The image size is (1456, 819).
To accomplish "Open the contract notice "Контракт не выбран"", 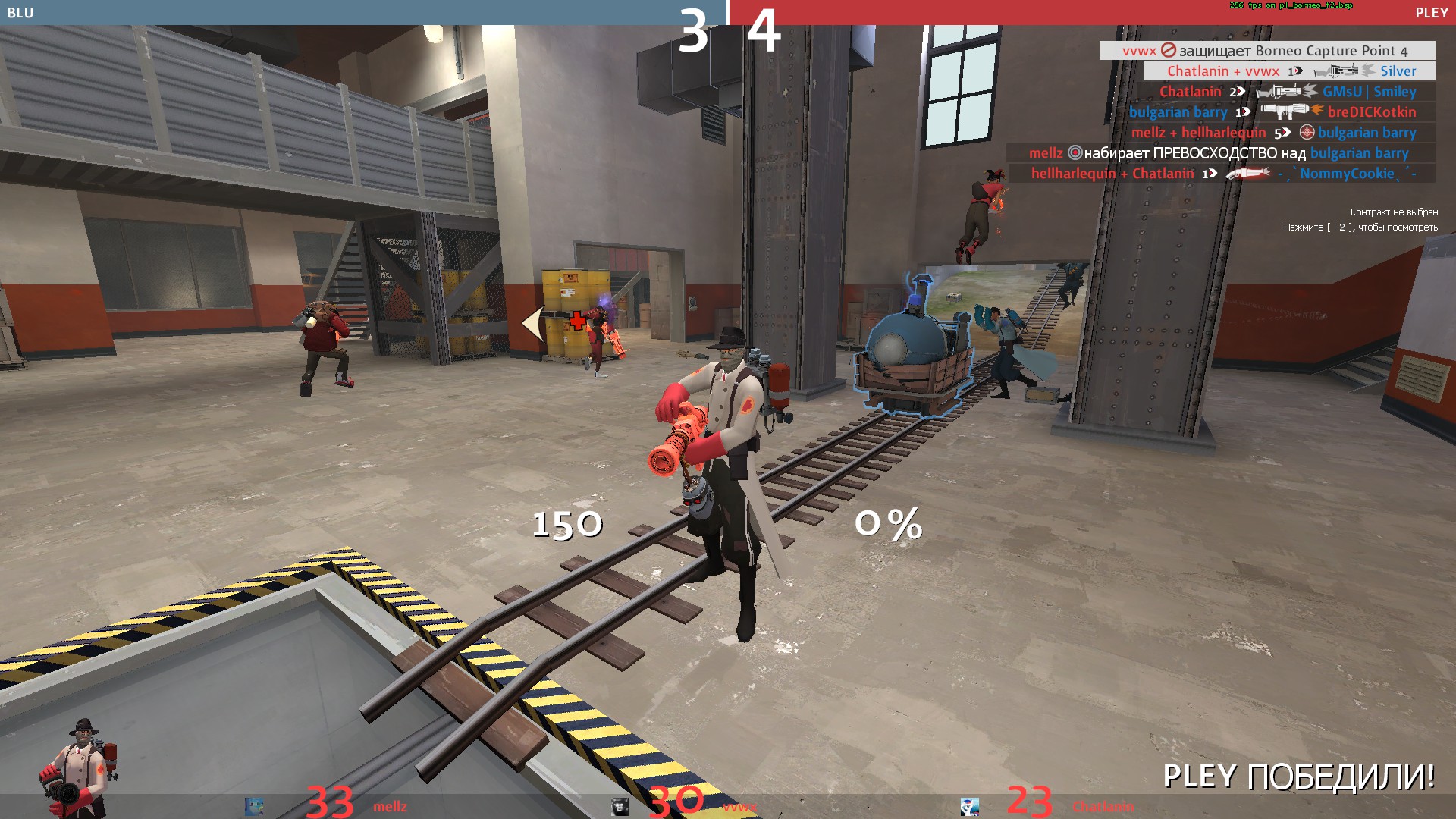I will (x=1393, y=212).
